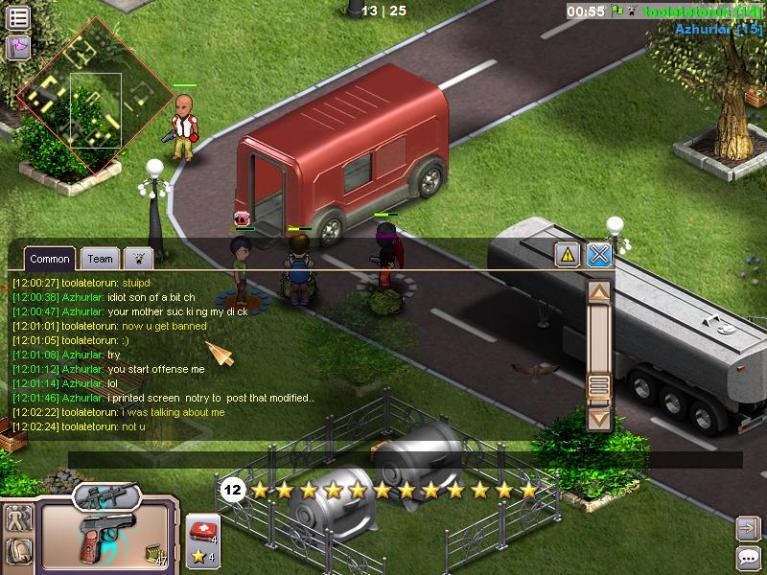This screenshot has height=575, width=767.
Task: Open the main menu list icon
Action: (x=18, y=17)
